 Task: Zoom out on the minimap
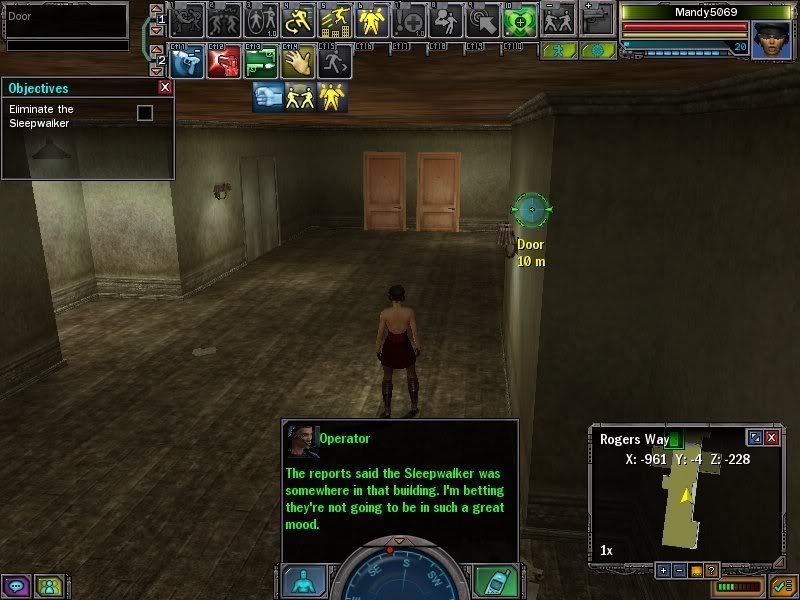coord(678,570)
